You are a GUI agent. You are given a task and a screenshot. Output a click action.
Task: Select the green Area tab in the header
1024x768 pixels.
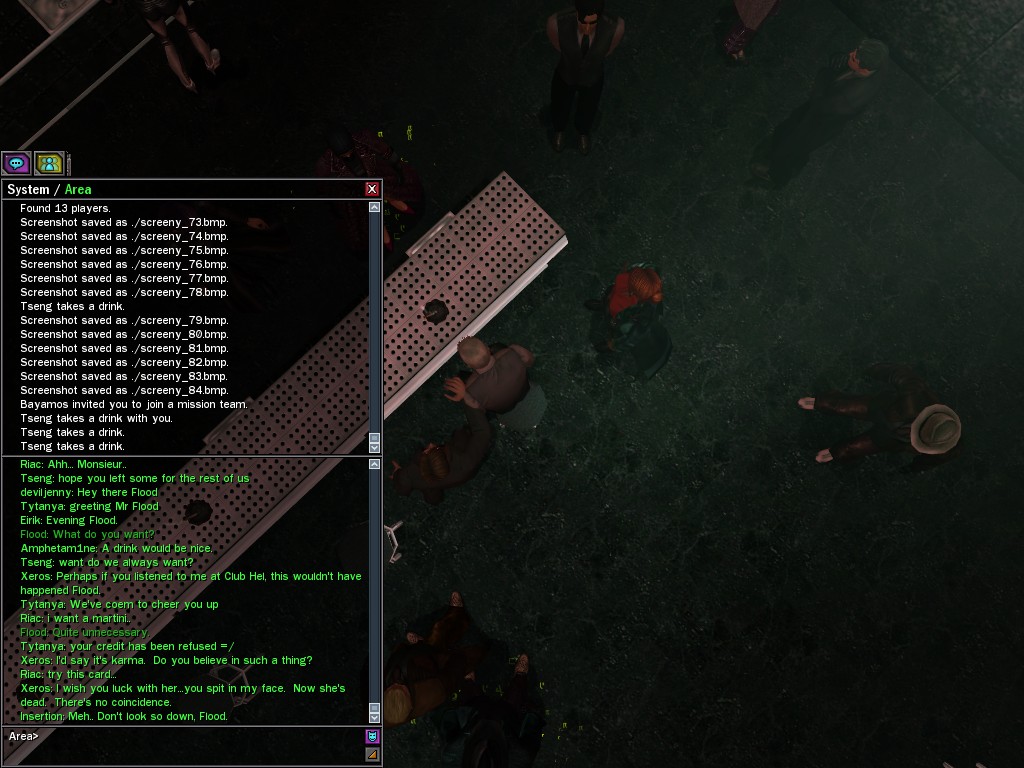78,189
